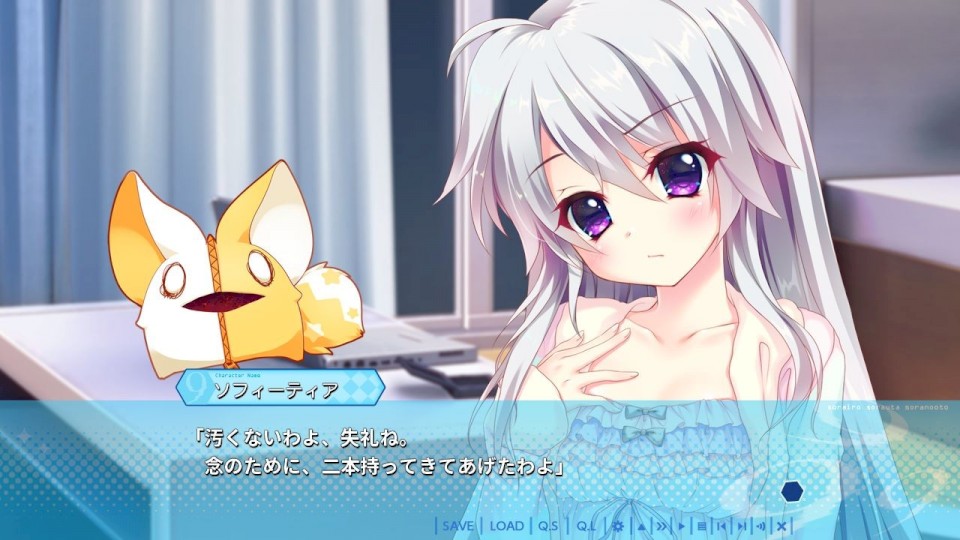Advance dialogue using the blue hexagon indicator
This screenshot has width=960, height=540.
792,491
